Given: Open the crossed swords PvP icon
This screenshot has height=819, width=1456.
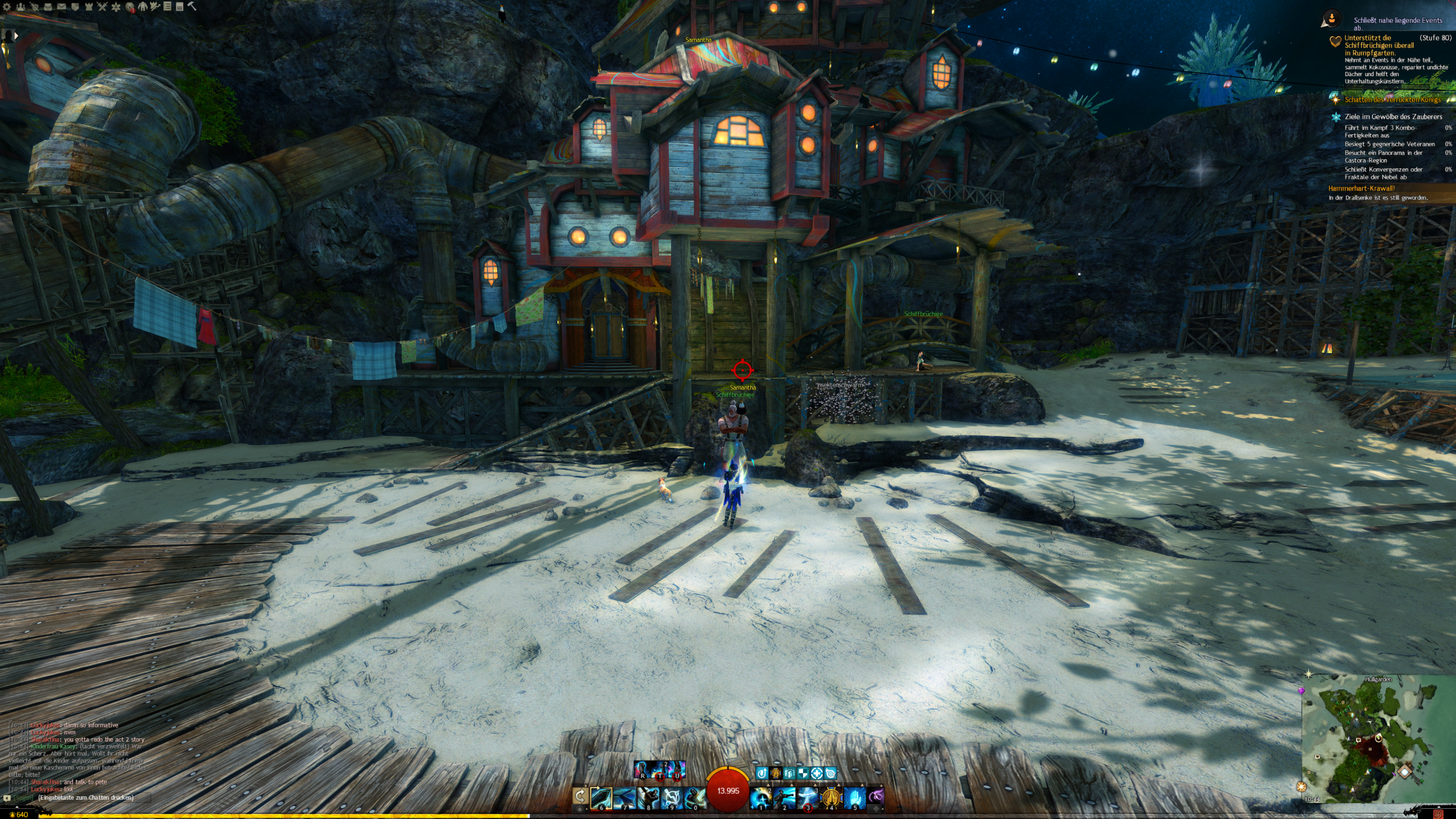Looking at the screenshot, I should point(102,7).
